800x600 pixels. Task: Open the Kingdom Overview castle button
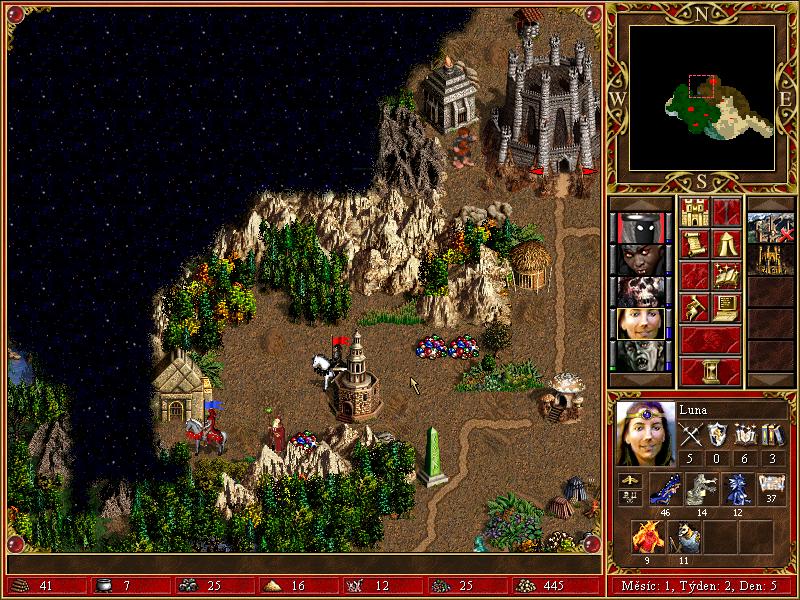pyautogui.click(x=694, y=213)
